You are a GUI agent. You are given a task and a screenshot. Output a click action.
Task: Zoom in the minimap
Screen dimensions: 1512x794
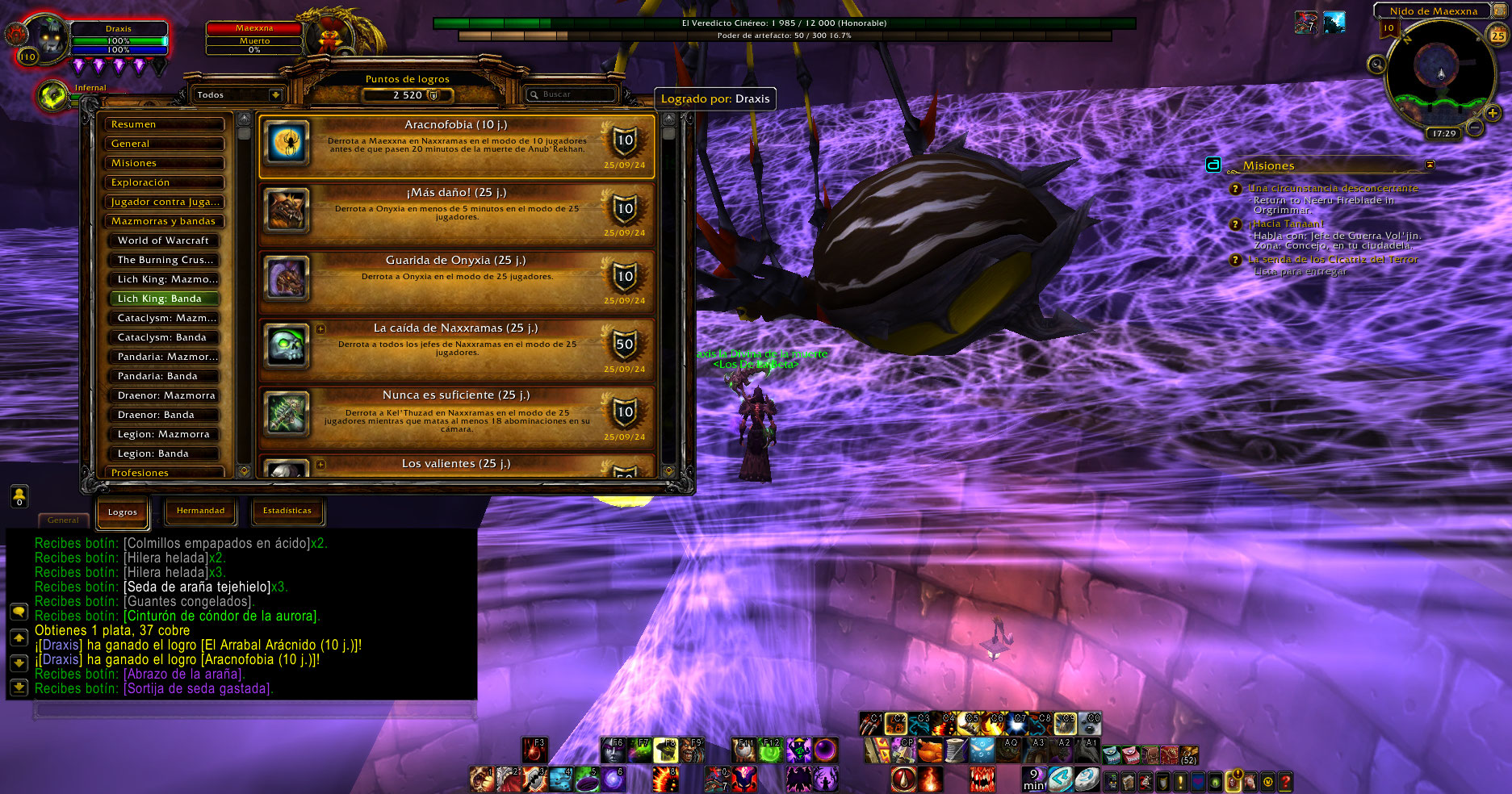[1492, 114]
